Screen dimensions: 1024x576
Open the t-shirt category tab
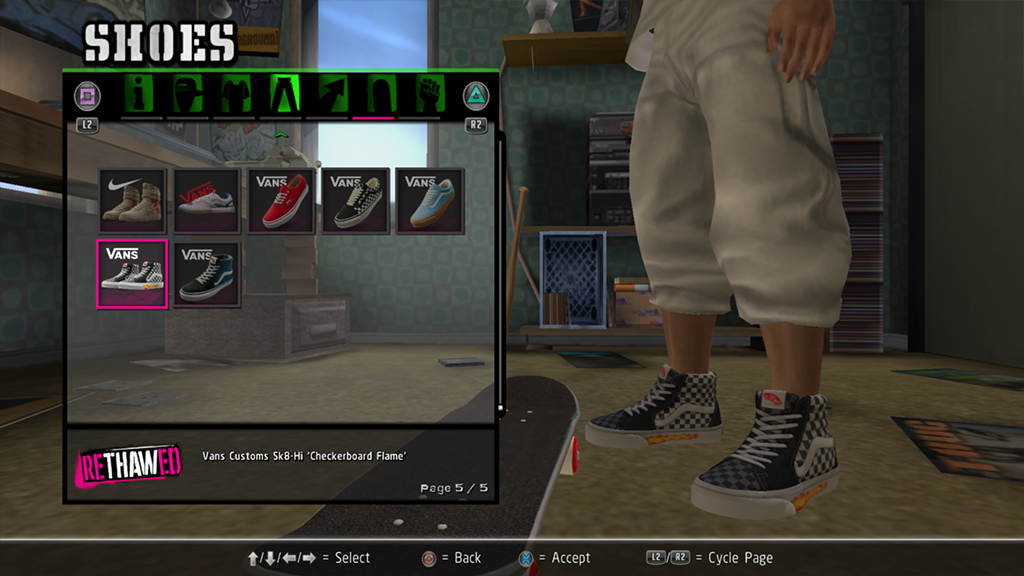click(x=234, y=95)
